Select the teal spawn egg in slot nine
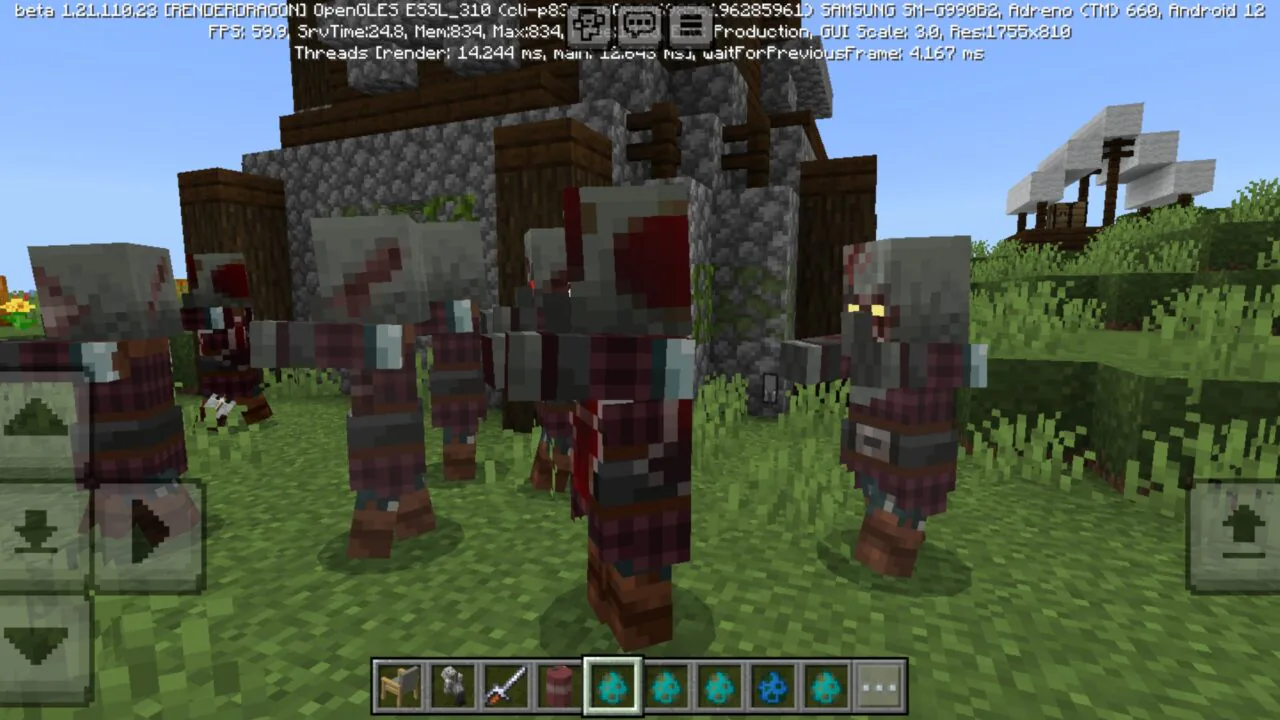Viewport: 1280px width, 720px height. click(x=825, y=684)
